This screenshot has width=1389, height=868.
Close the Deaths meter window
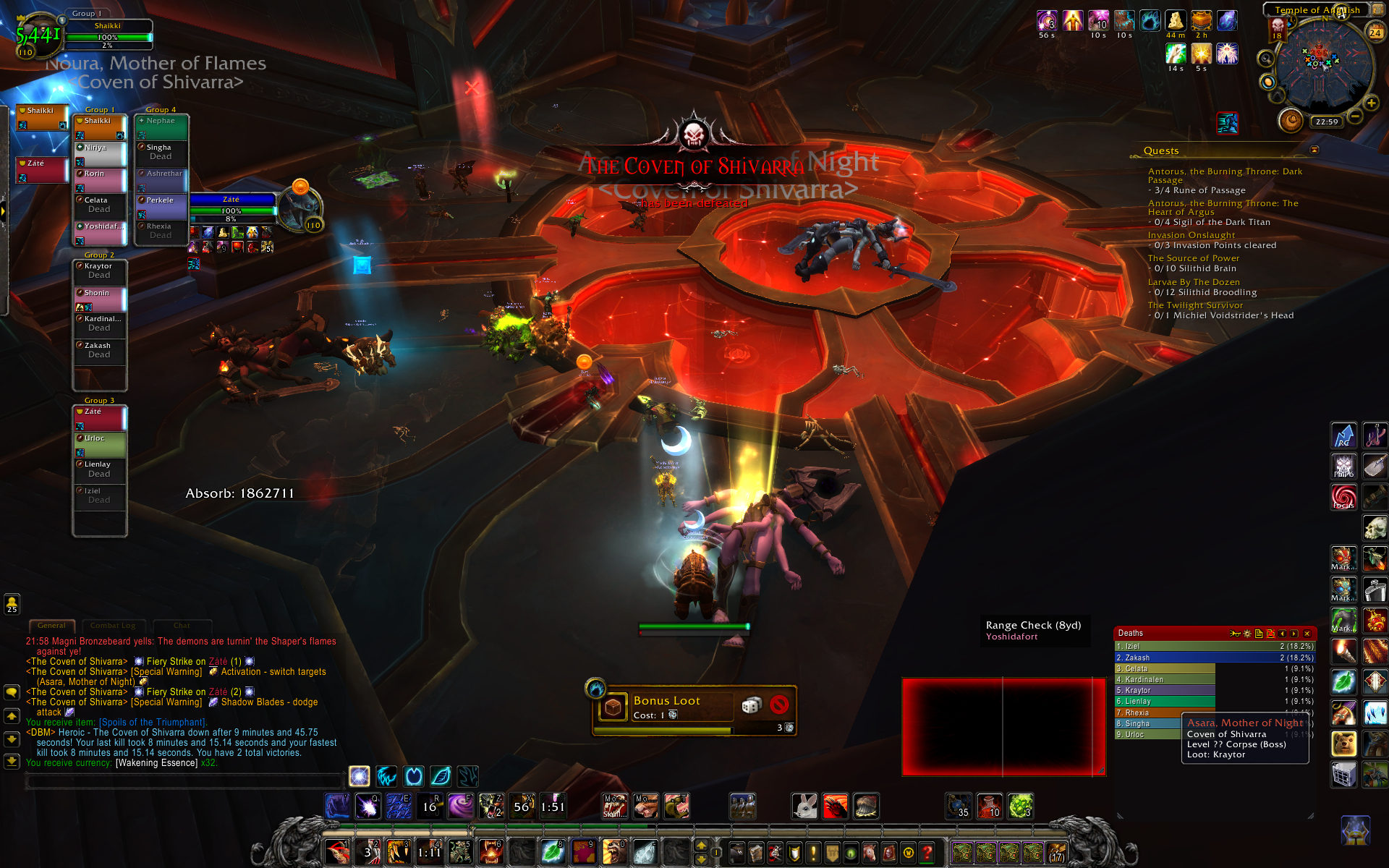pyautogui.click(x=1307, y=634)
